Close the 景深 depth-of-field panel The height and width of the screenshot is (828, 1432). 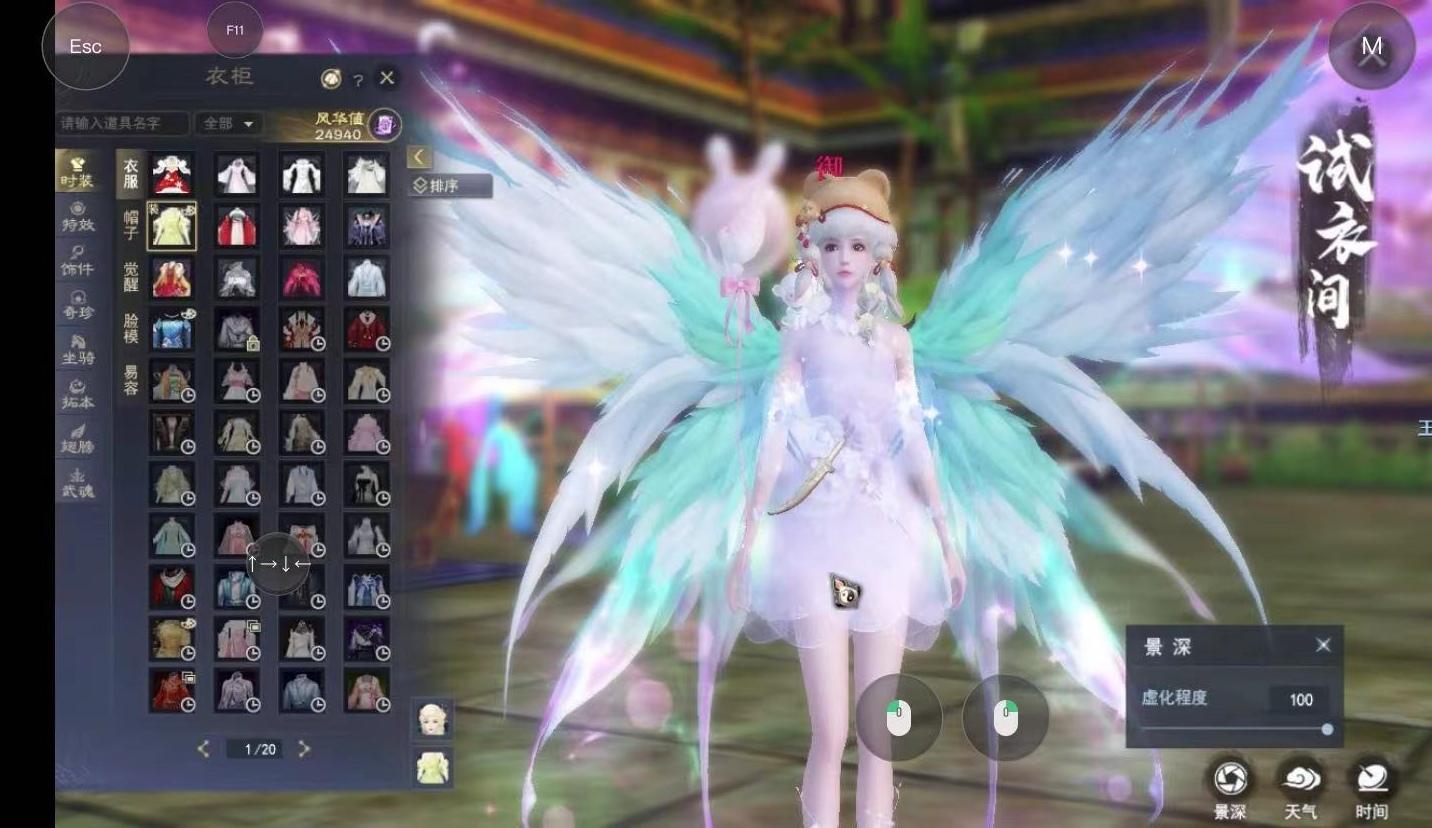point(1323,646)
